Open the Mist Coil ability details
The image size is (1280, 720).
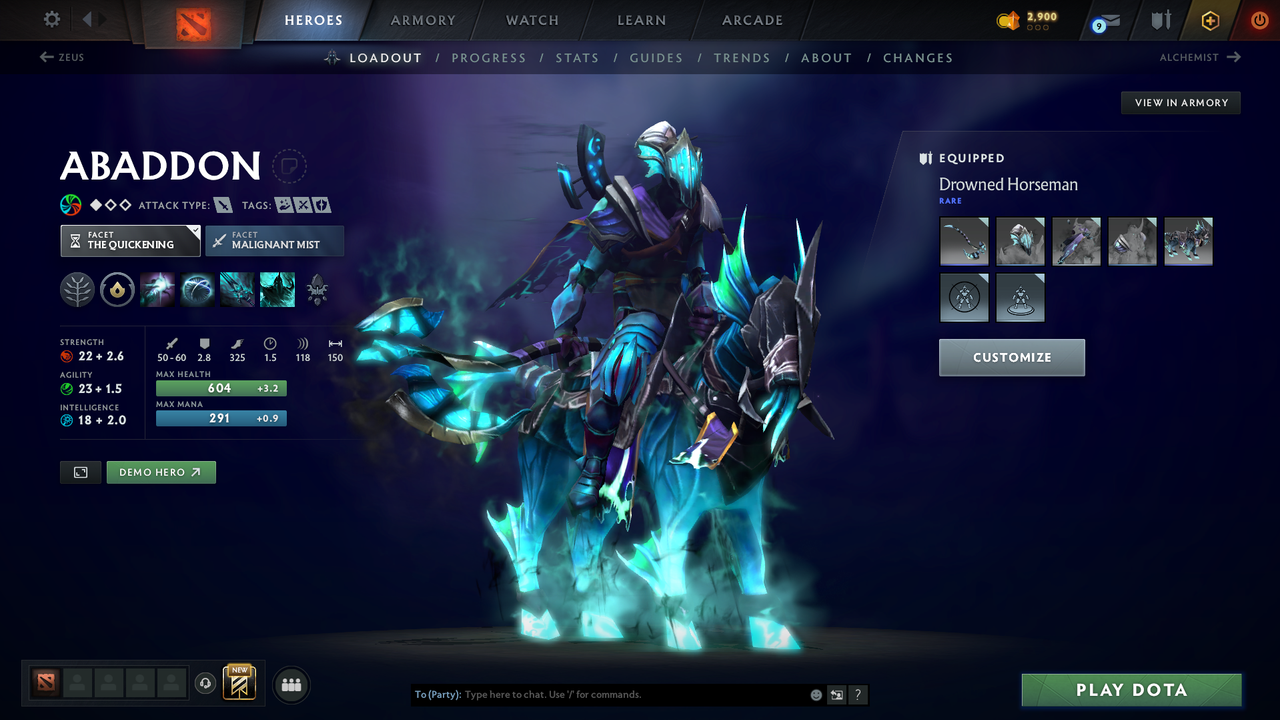pos(157,289)
